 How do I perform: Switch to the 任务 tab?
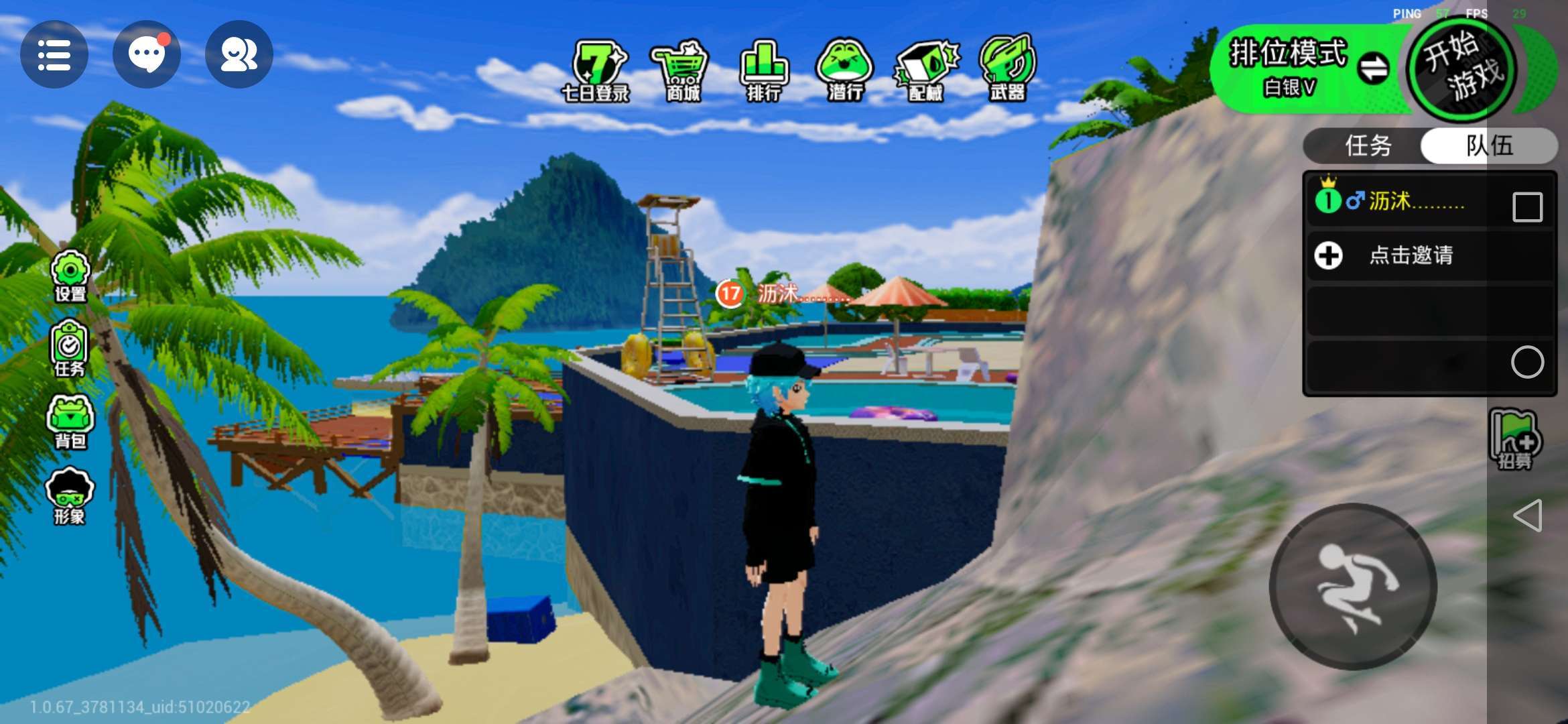click(1367, 145)
